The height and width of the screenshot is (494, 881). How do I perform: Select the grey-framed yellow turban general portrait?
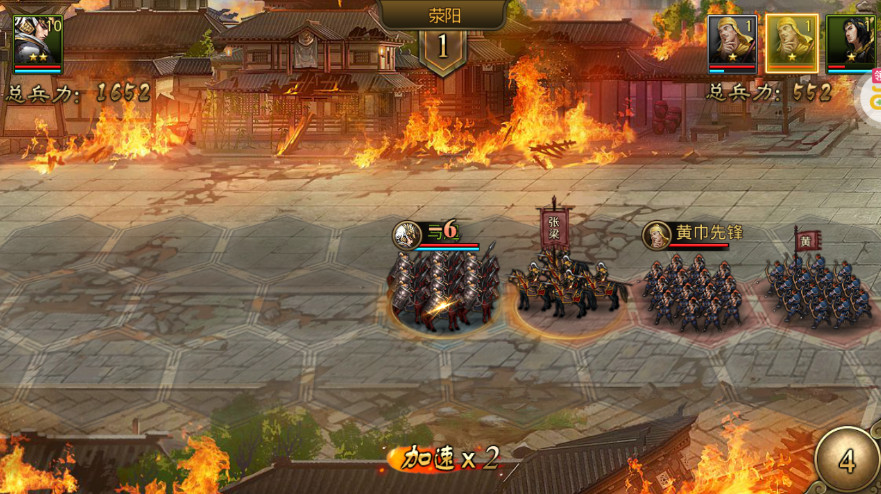coord(732,43)
